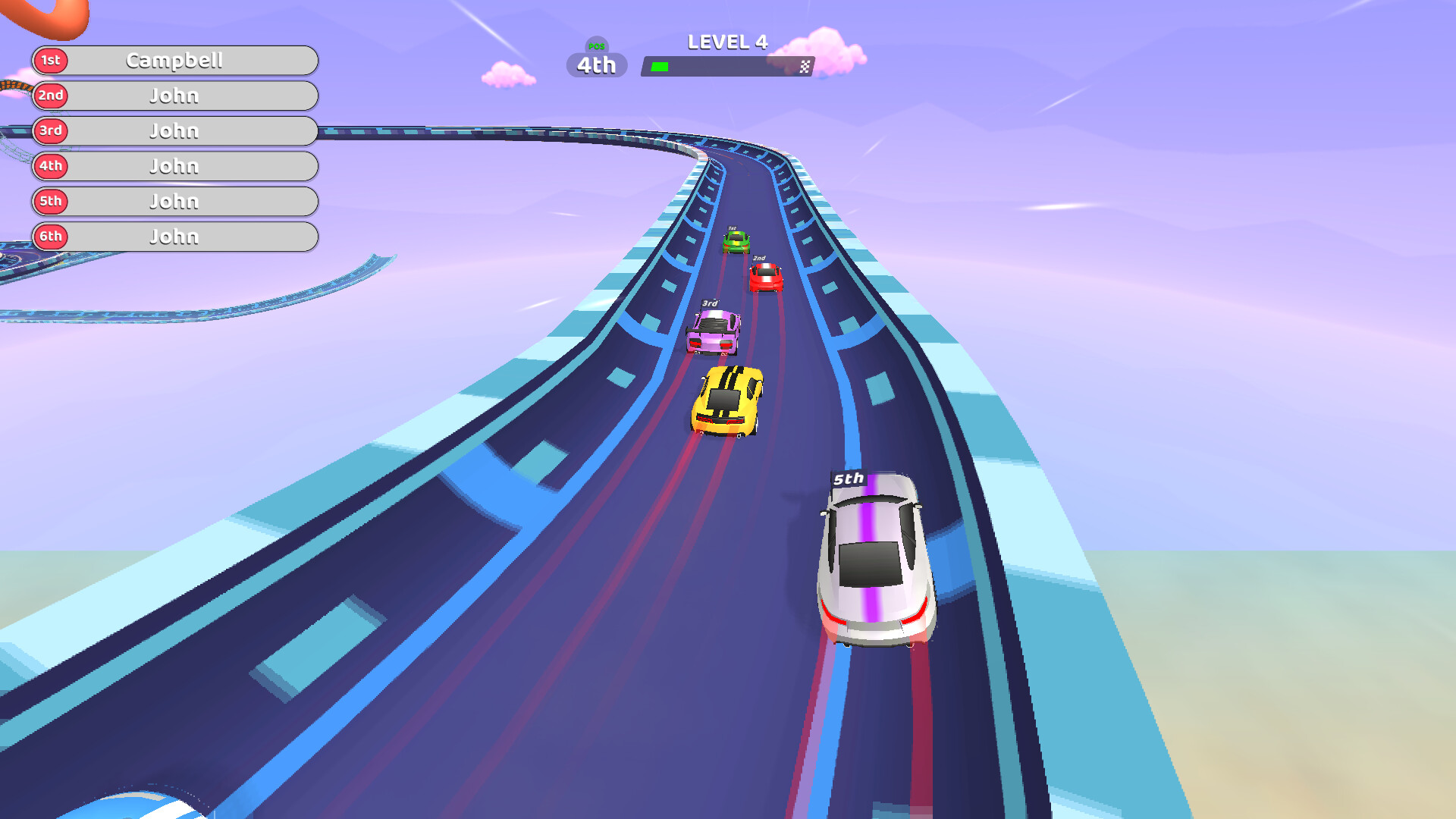Tap the green progress segment in the level bar
Image resolution: width=1456 pixels, height=819 pixels.
[x=658, y=67]
